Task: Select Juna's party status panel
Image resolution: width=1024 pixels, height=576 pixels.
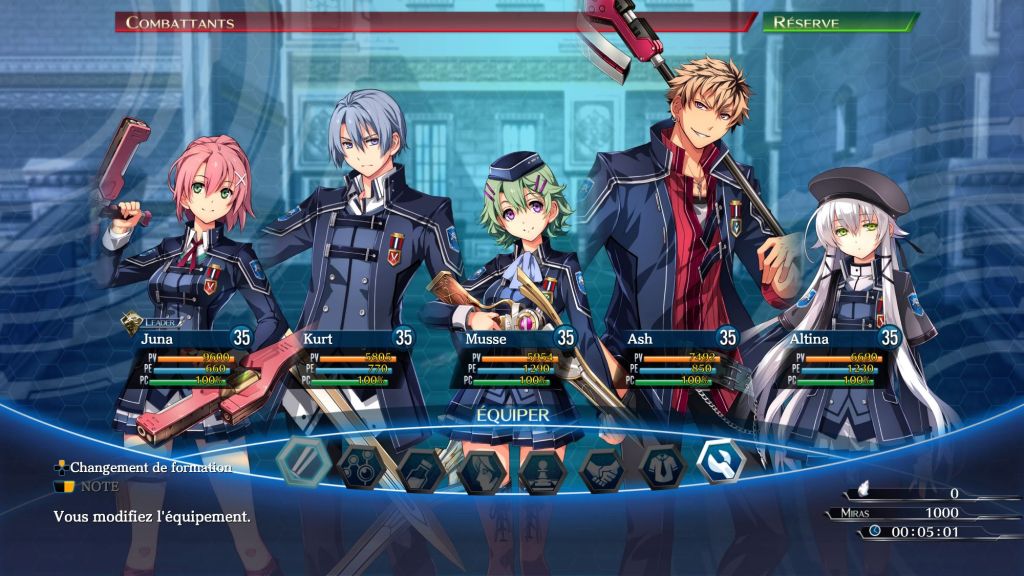Action: (187, 360)
